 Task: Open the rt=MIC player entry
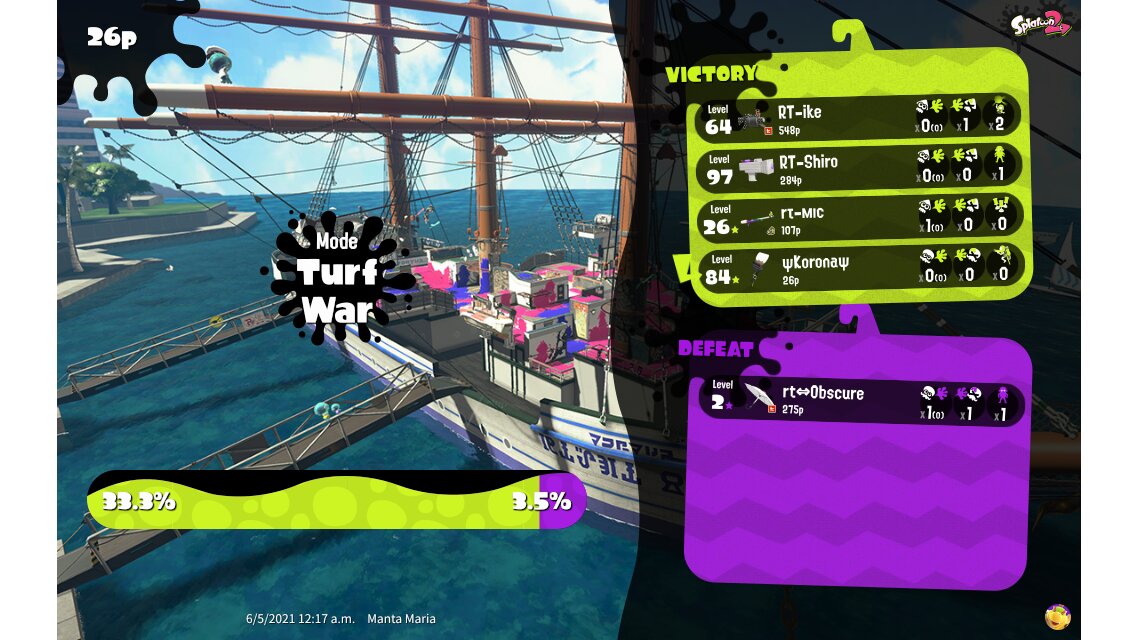[858, 218]
